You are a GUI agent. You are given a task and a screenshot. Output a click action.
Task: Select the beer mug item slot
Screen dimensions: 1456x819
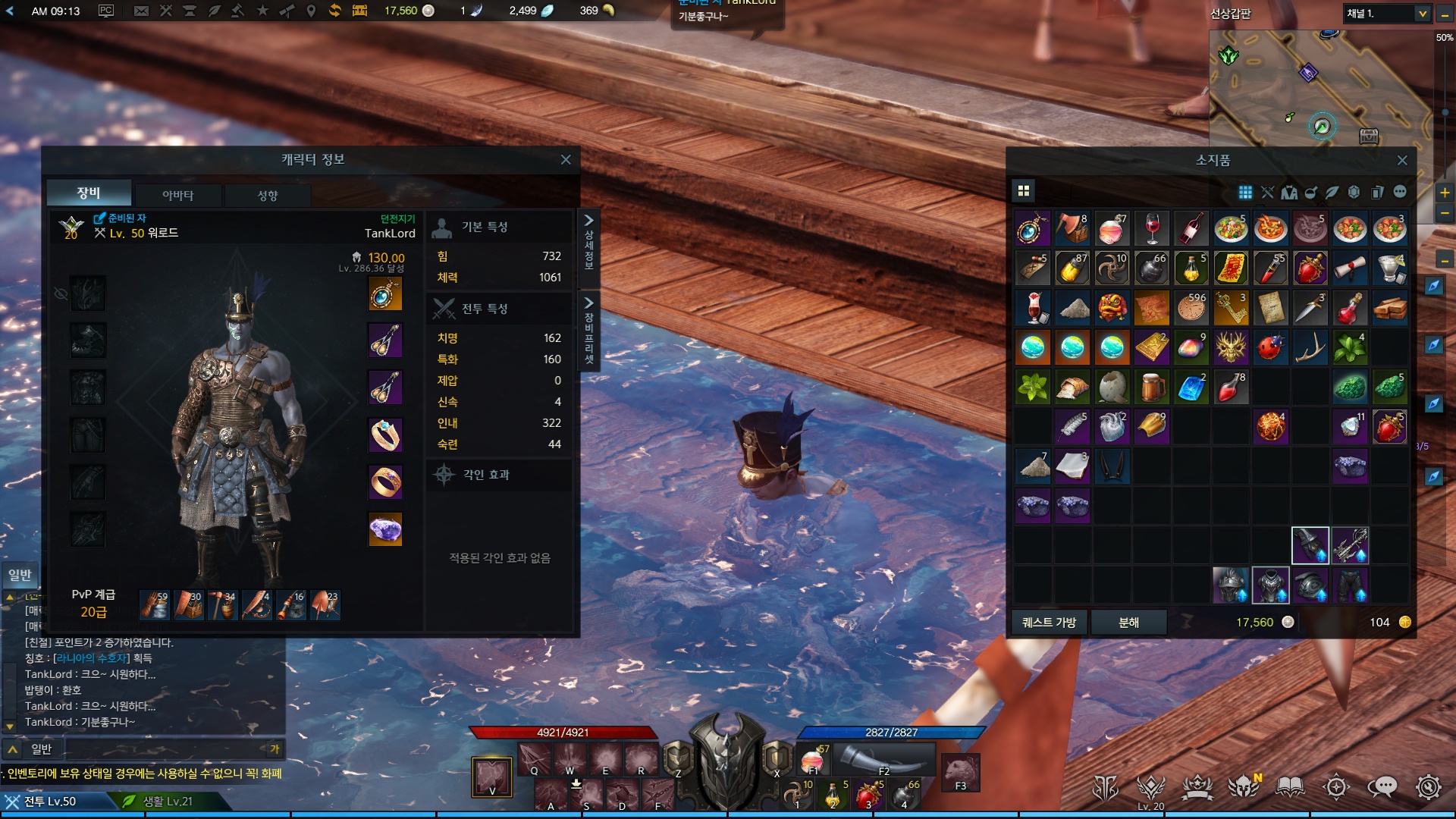[1152, 388]
